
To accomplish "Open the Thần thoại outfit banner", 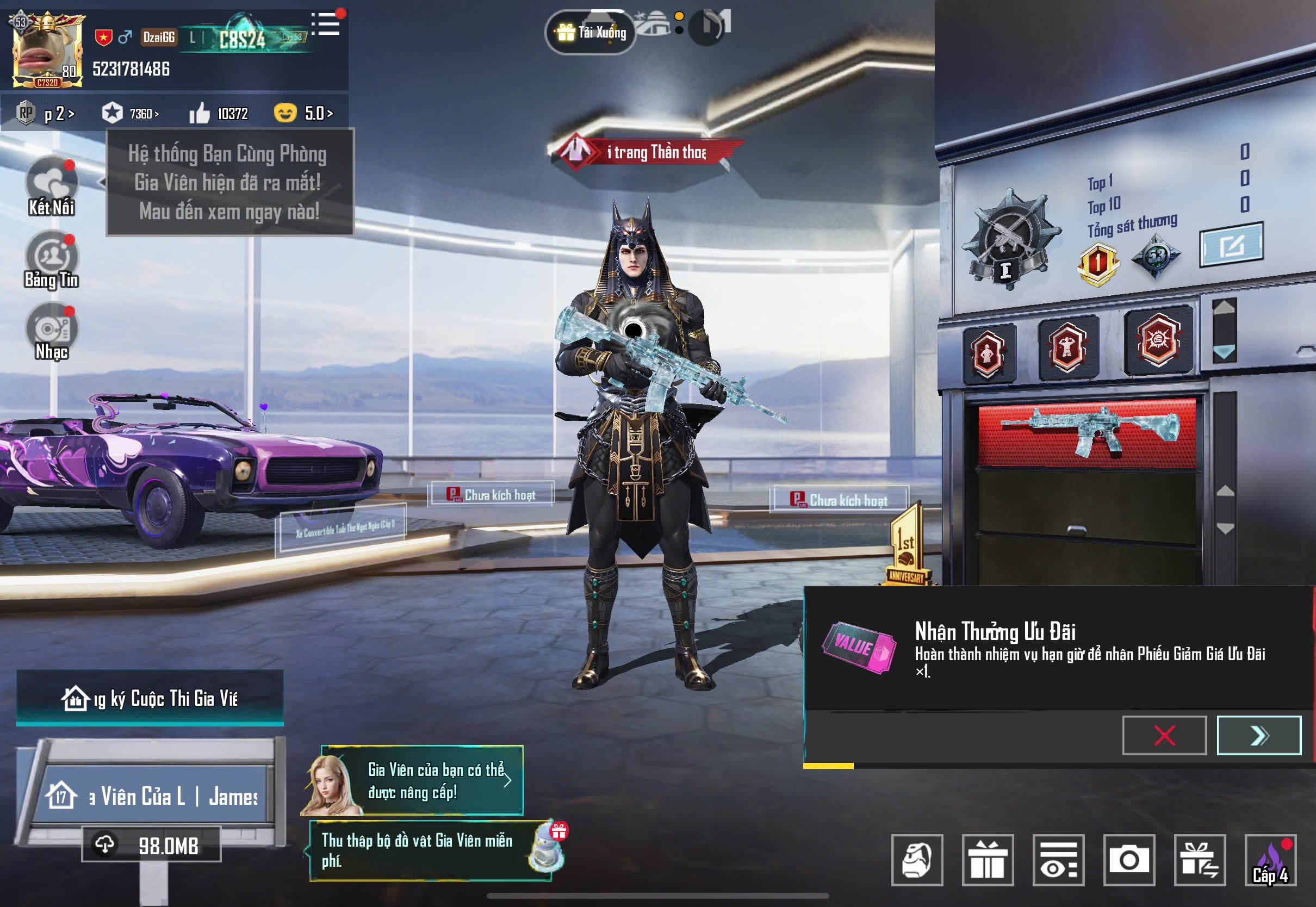I will (x=646, y=152).
